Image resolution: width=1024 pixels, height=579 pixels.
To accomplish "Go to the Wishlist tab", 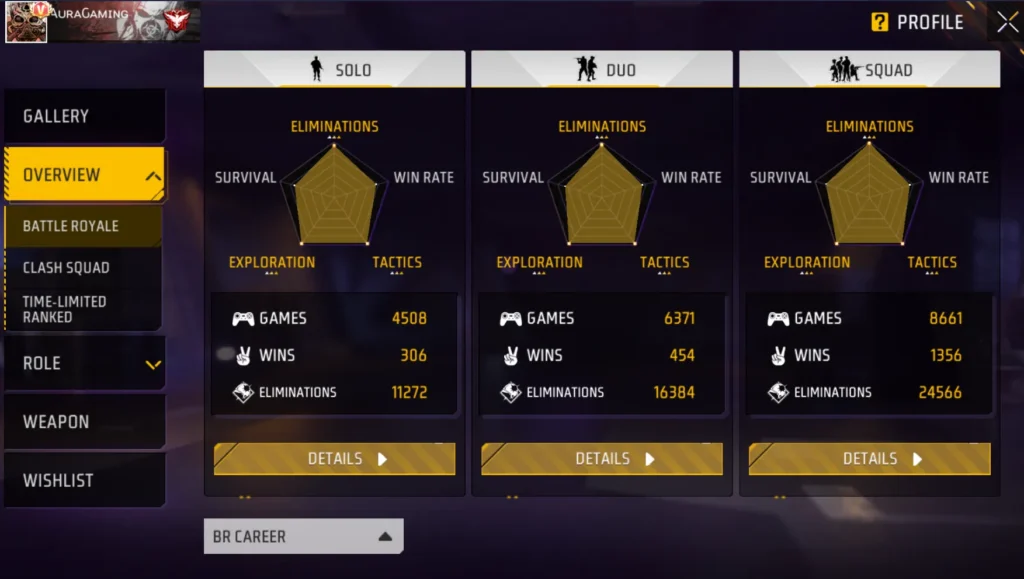I will [x=84, y=481].
